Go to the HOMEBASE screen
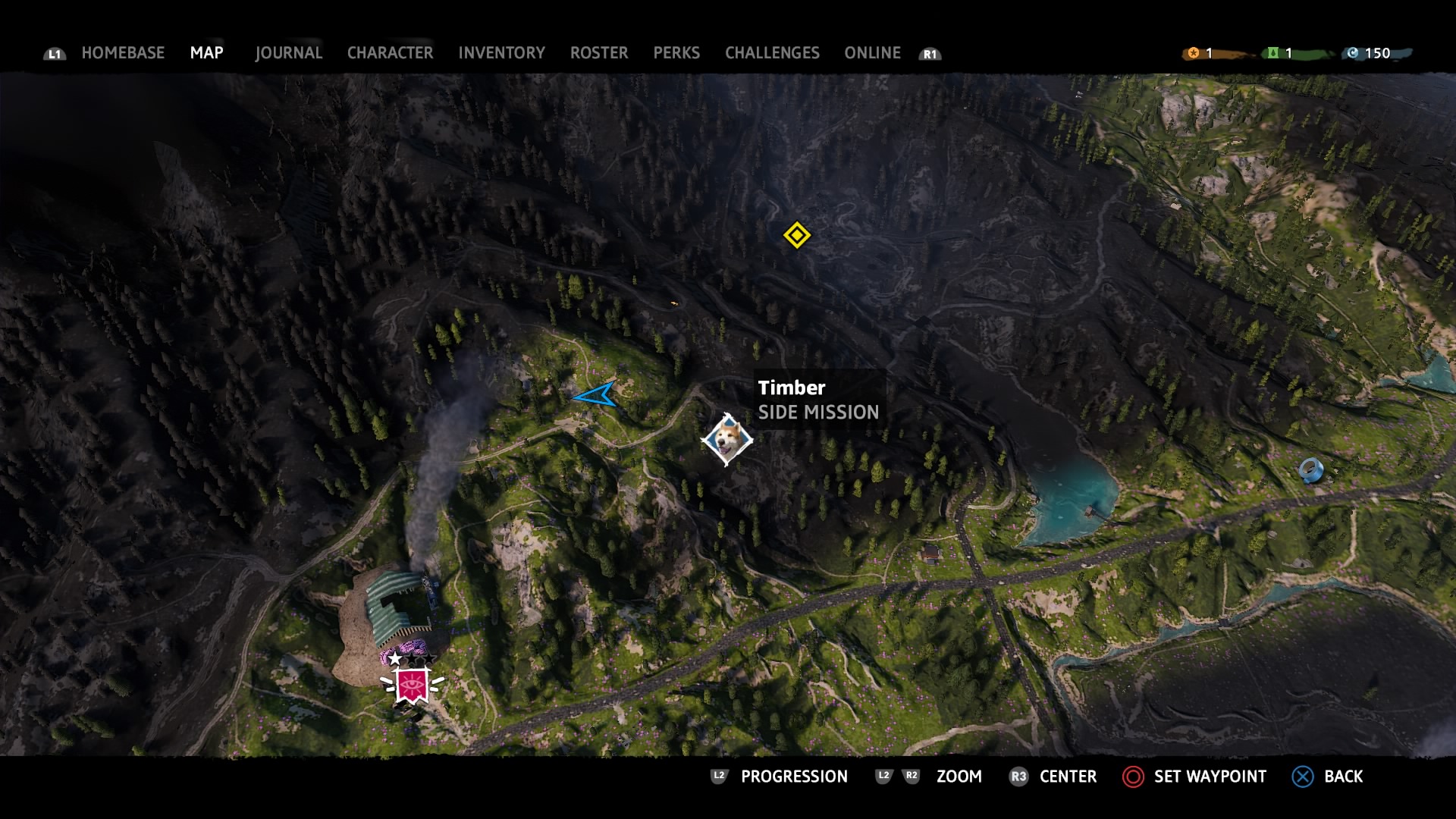The width and height of the screenshot is (1456, 819). [x=123, y=53]
